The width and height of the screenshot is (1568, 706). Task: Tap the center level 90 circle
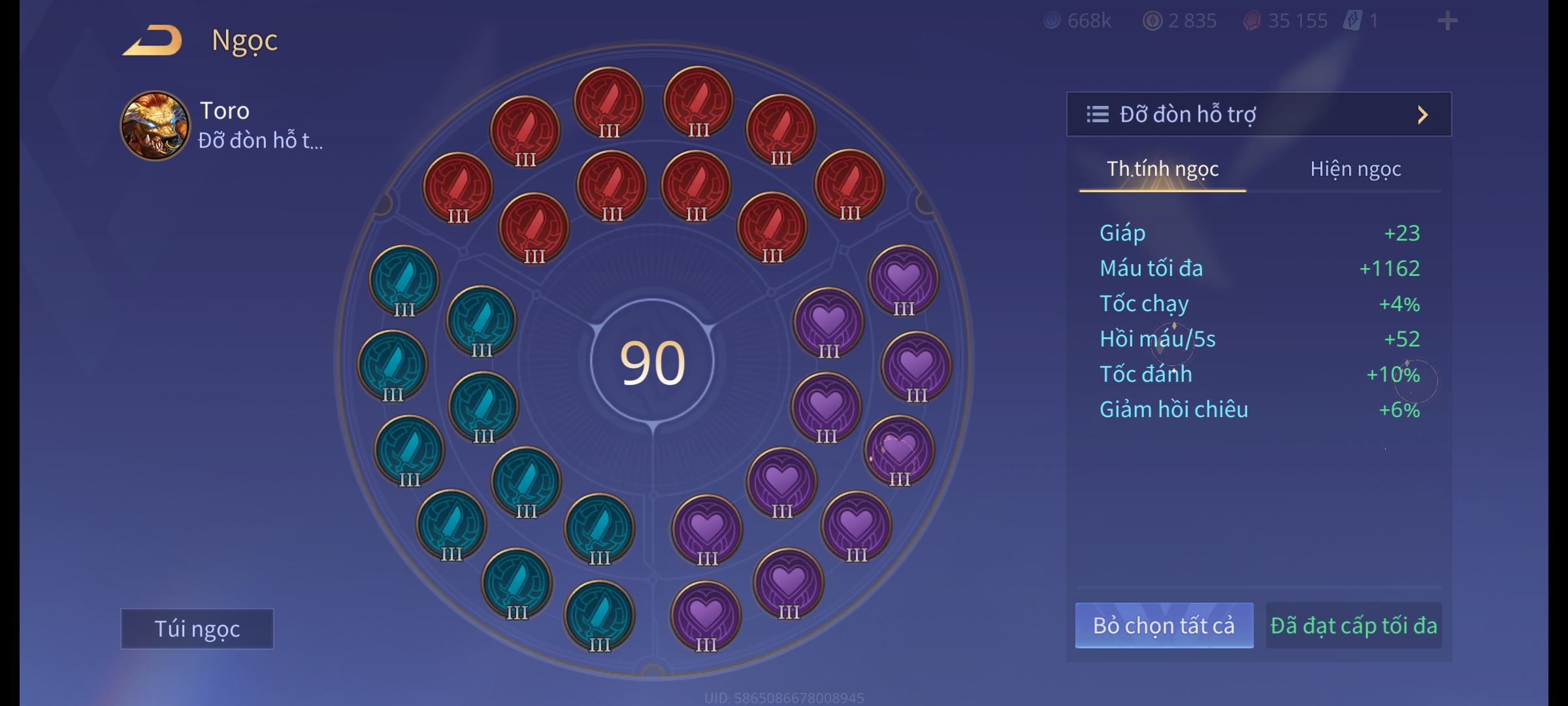coord(652,363)
